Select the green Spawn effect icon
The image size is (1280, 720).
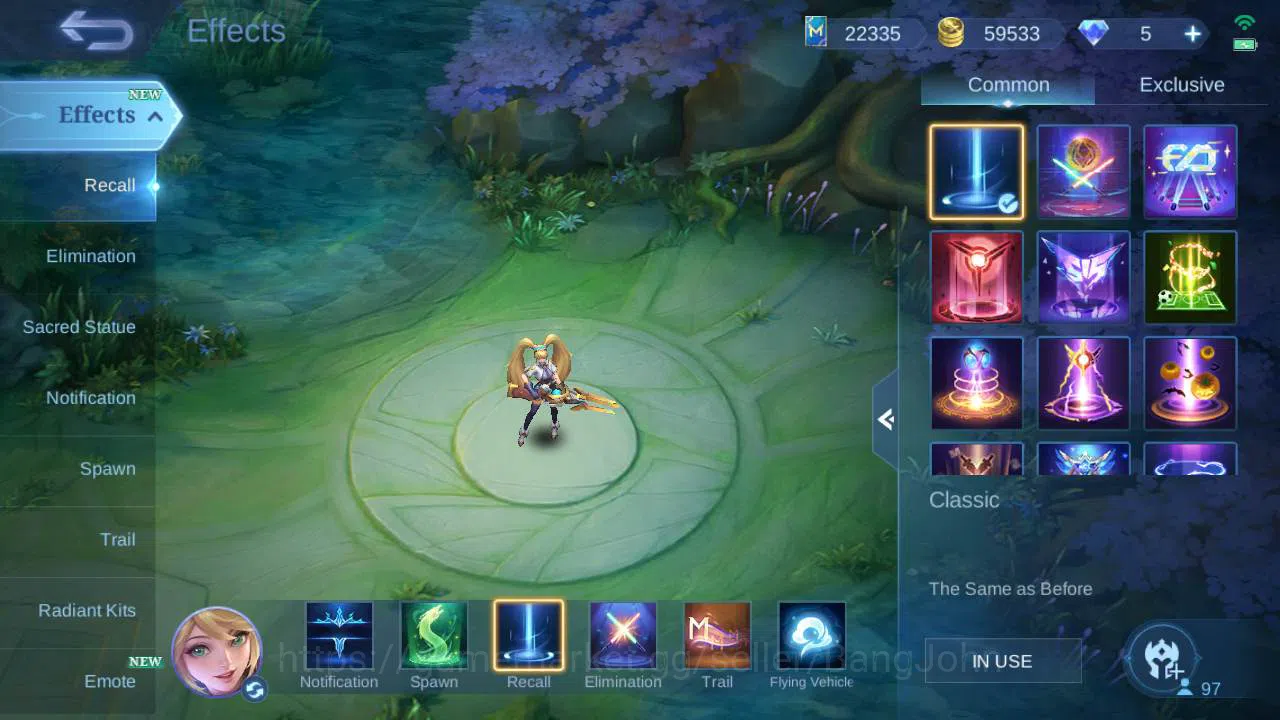[x=434, y=634]
